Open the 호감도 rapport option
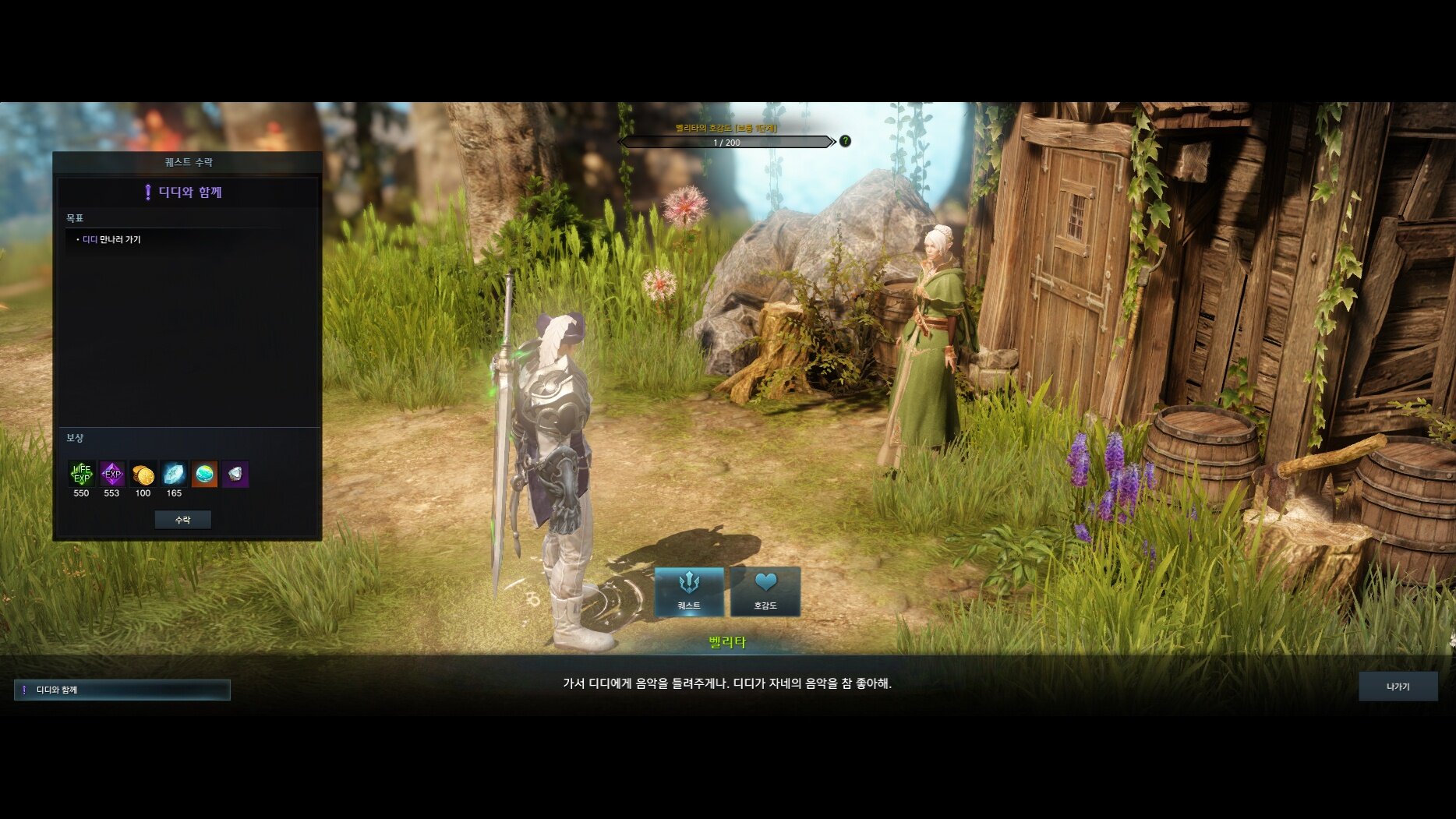 tap(765, 591)
